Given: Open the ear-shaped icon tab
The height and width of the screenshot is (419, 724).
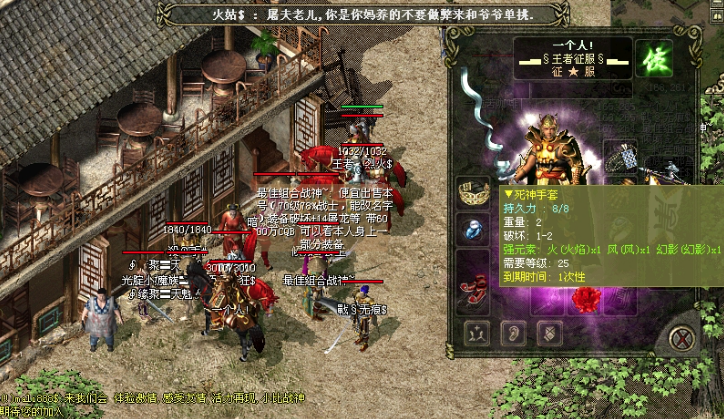Looking at the screenshot, I should [x=513, y=333].
